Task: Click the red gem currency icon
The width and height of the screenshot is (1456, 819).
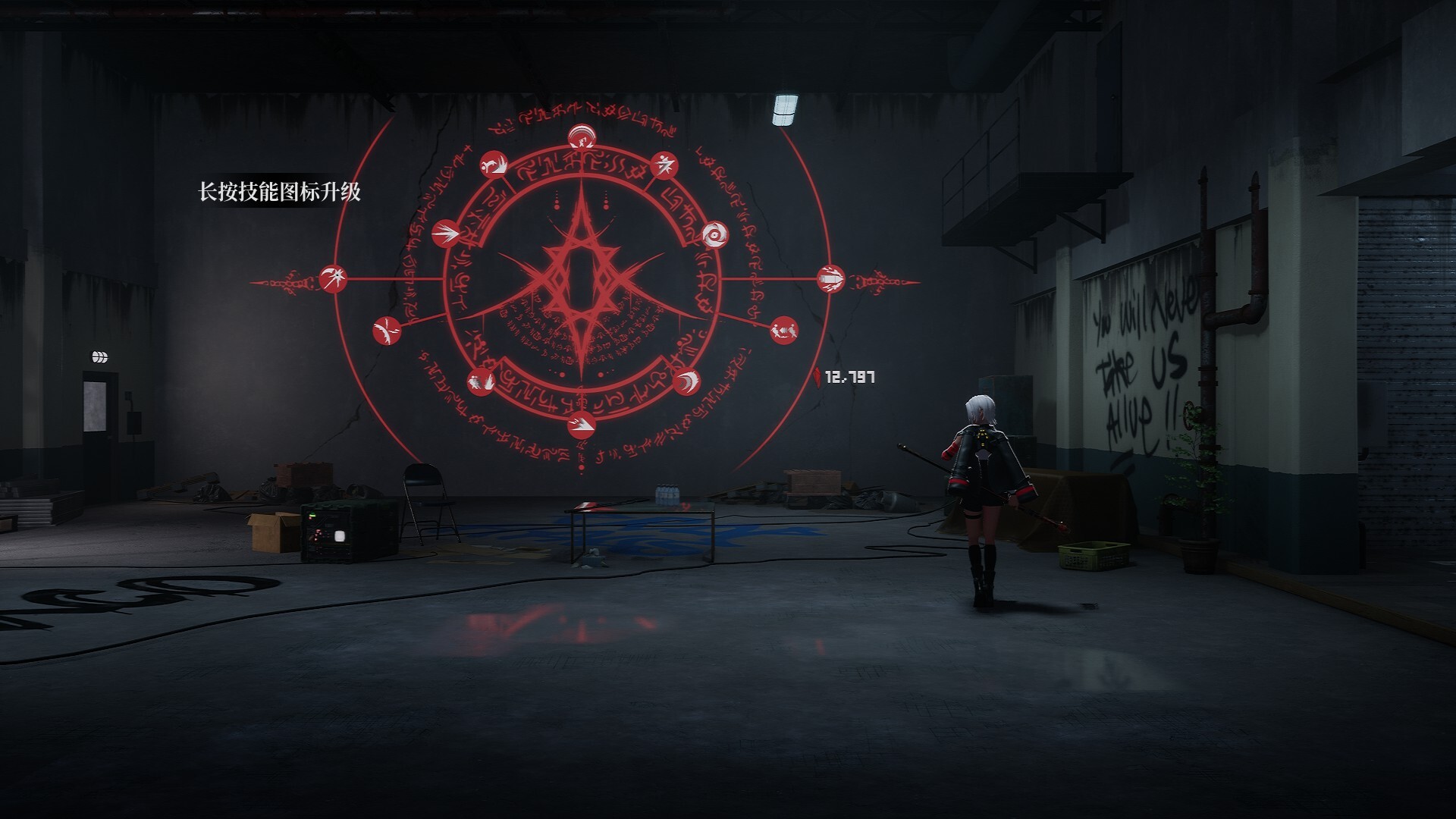Action: [817, 377]
